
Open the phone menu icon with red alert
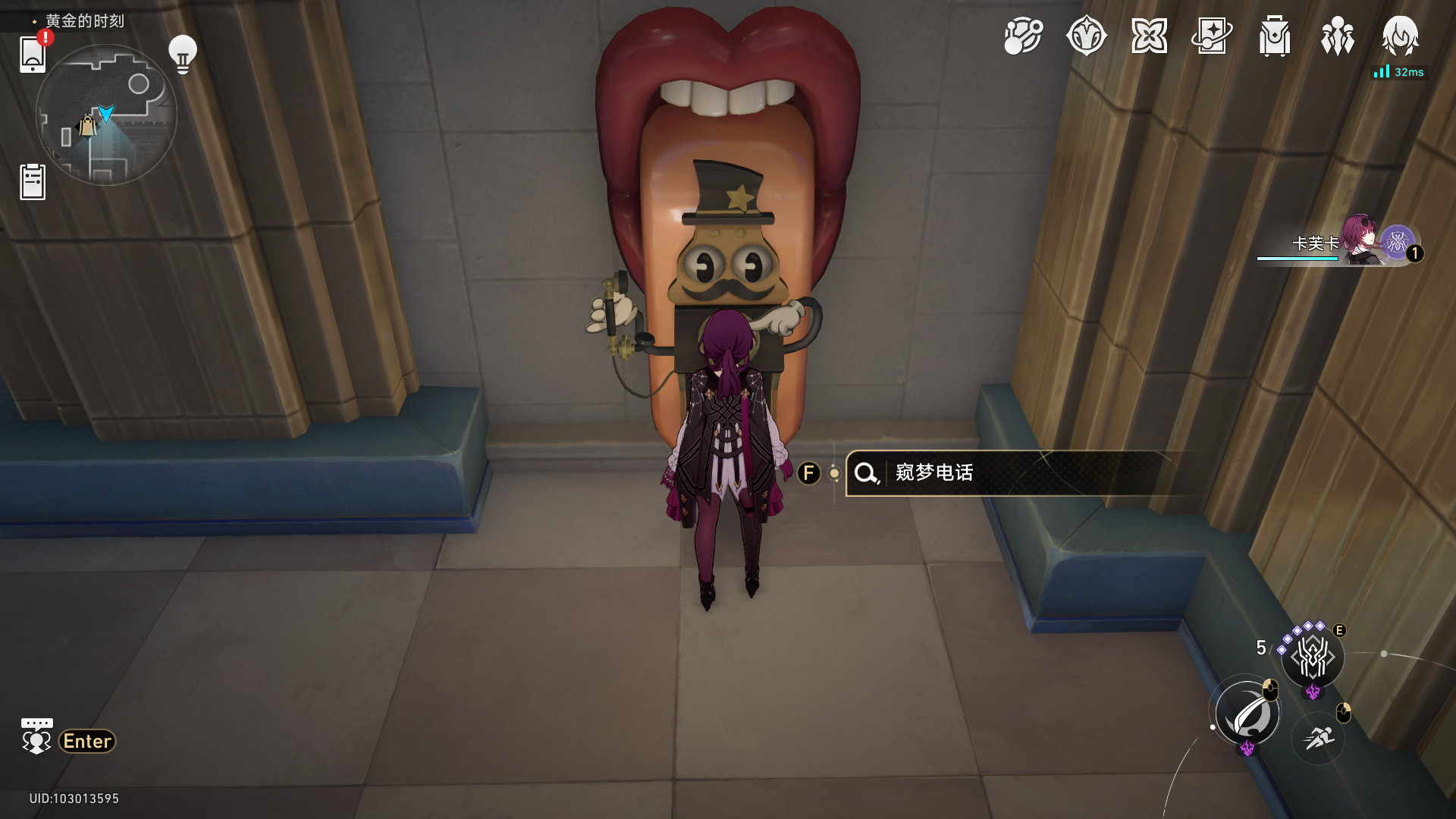click(x=33, y=54)
